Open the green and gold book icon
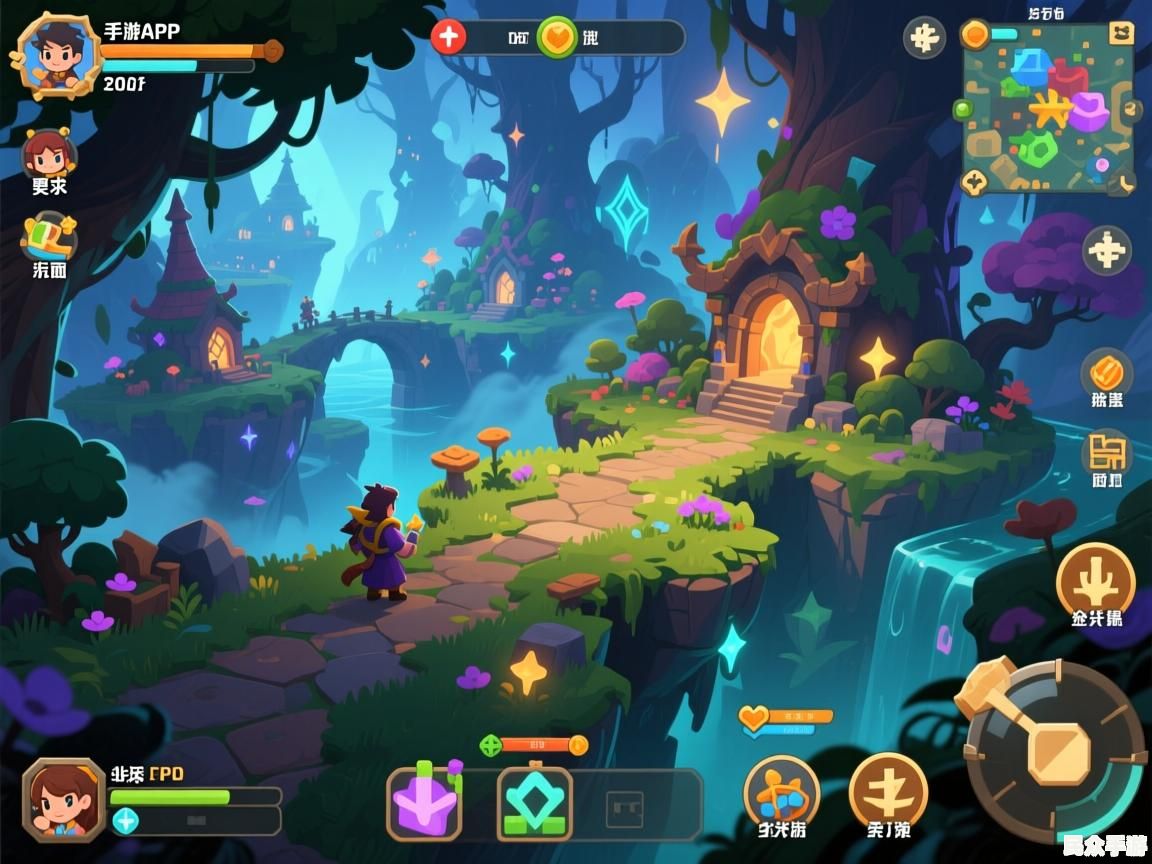Viewport: 1152px width, 864px height. coord(48,236)
